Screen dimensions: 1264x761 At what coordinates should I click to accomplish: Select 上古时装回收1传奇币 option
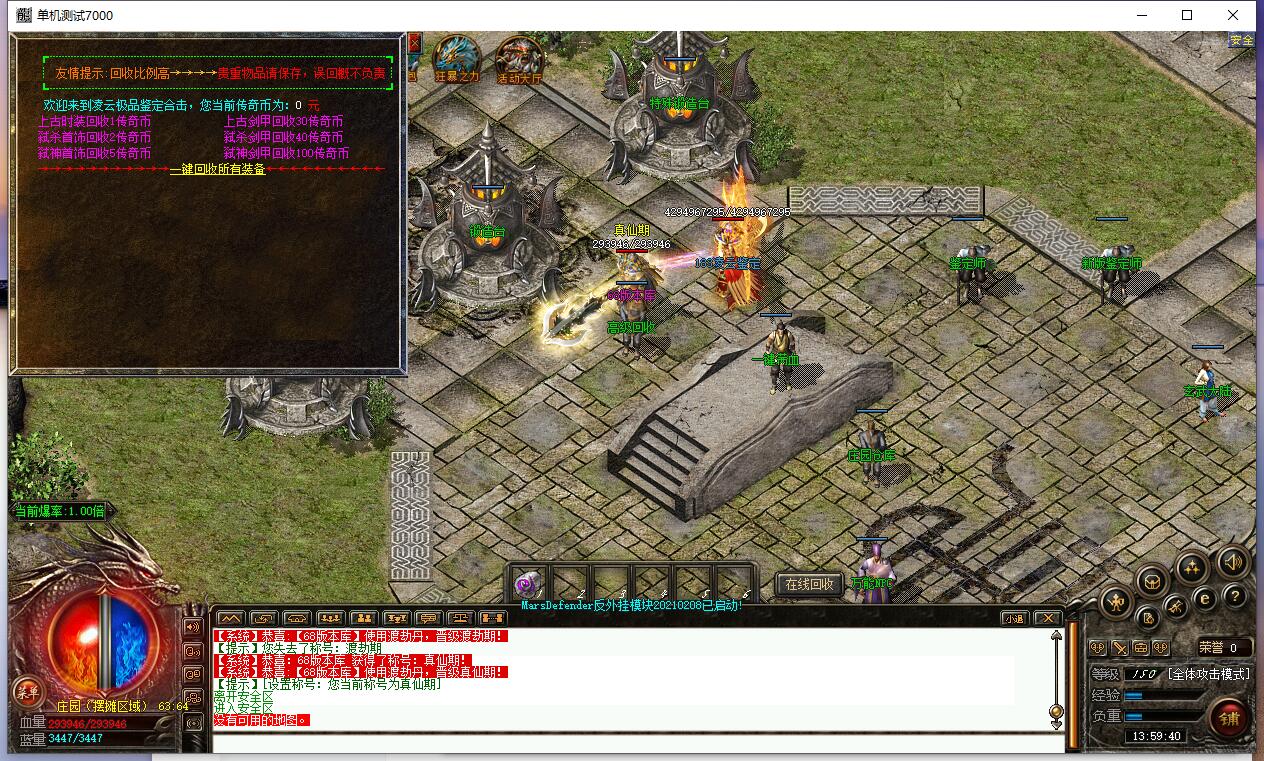(x=94, y=121)
